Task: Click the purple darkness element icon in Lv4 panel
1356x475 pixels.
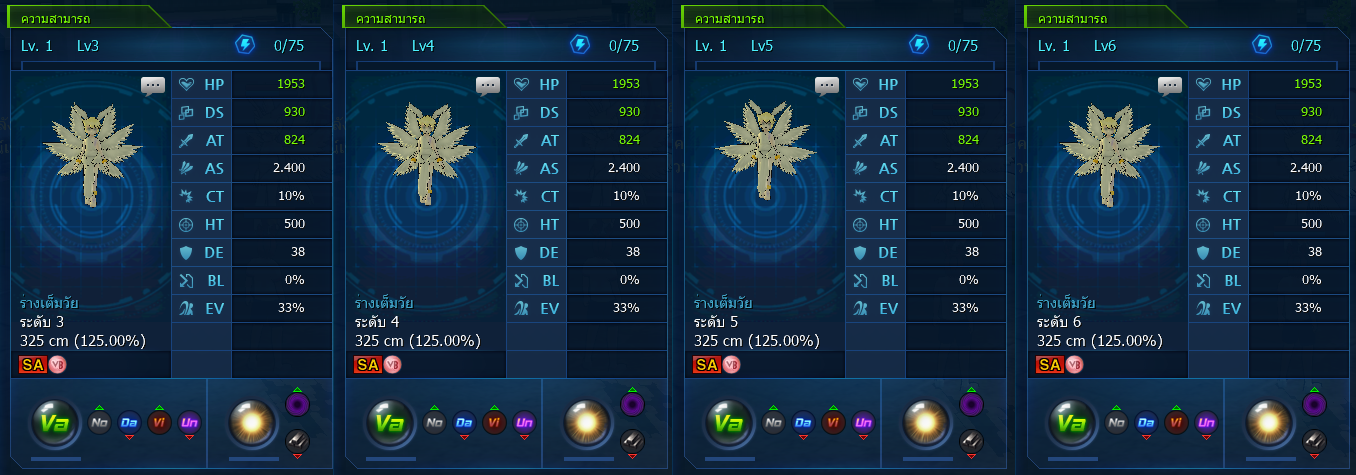Action: click(633, 404)
